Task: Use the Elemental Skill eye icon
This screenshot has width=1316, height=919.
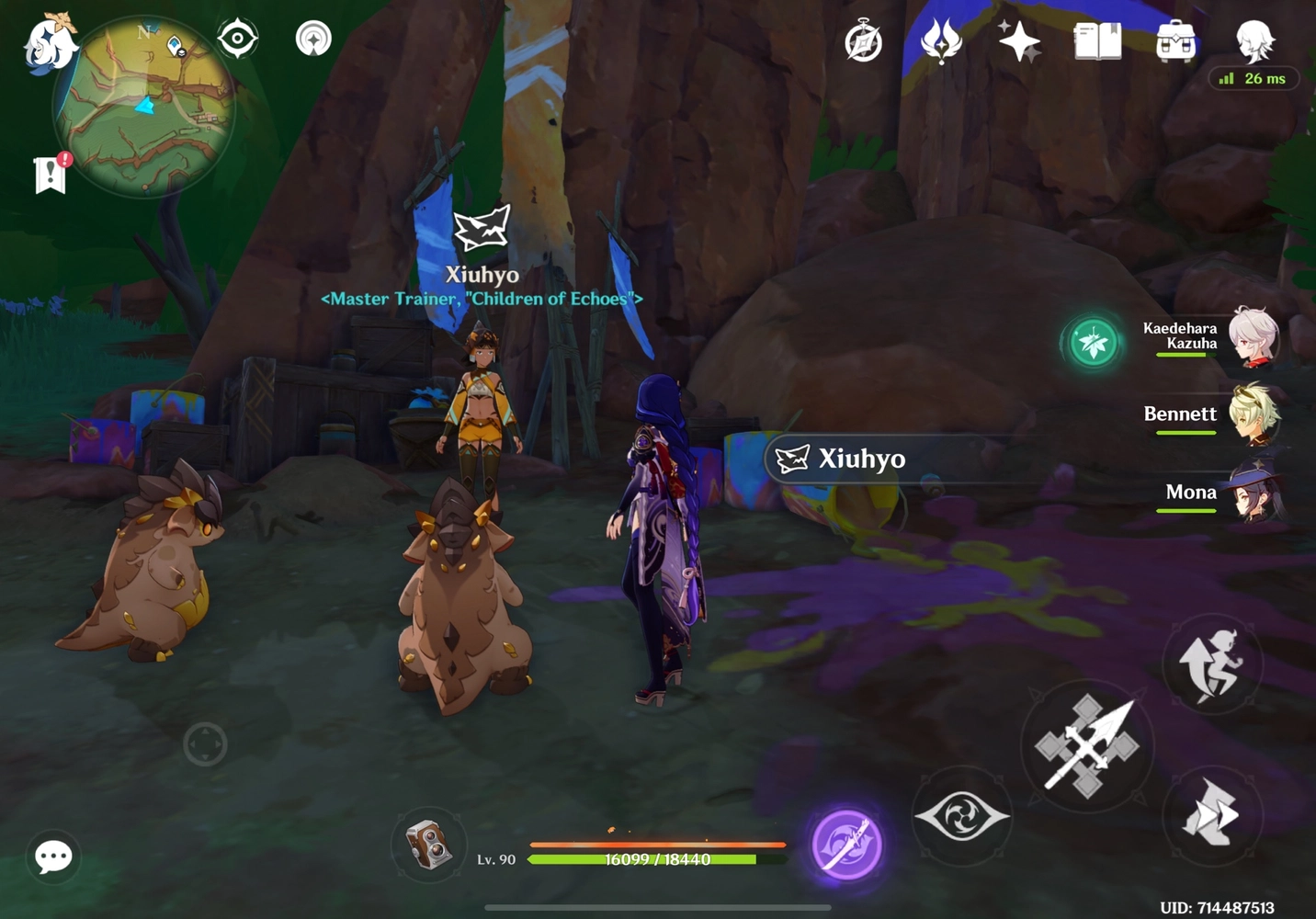Action: pyautogui.click(x=962, y=816)
